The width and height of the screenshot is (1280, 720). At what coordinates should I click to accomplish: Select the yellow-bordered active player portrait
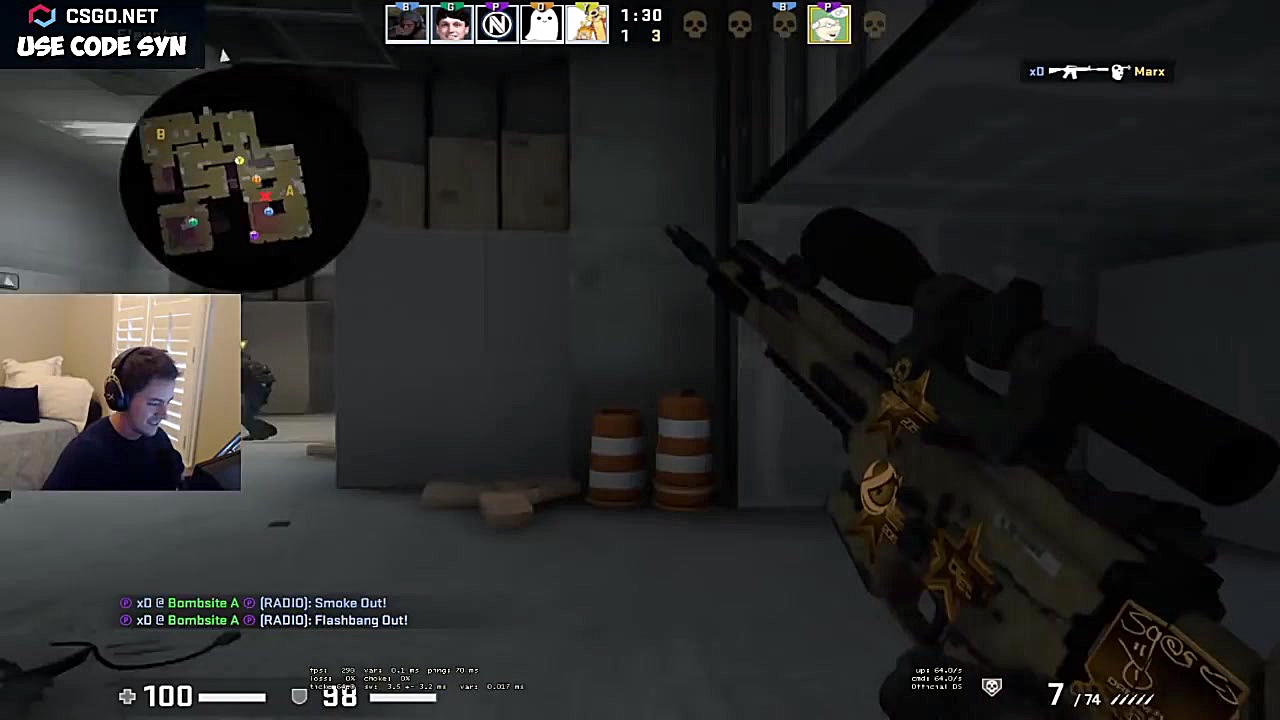[829, 23]
